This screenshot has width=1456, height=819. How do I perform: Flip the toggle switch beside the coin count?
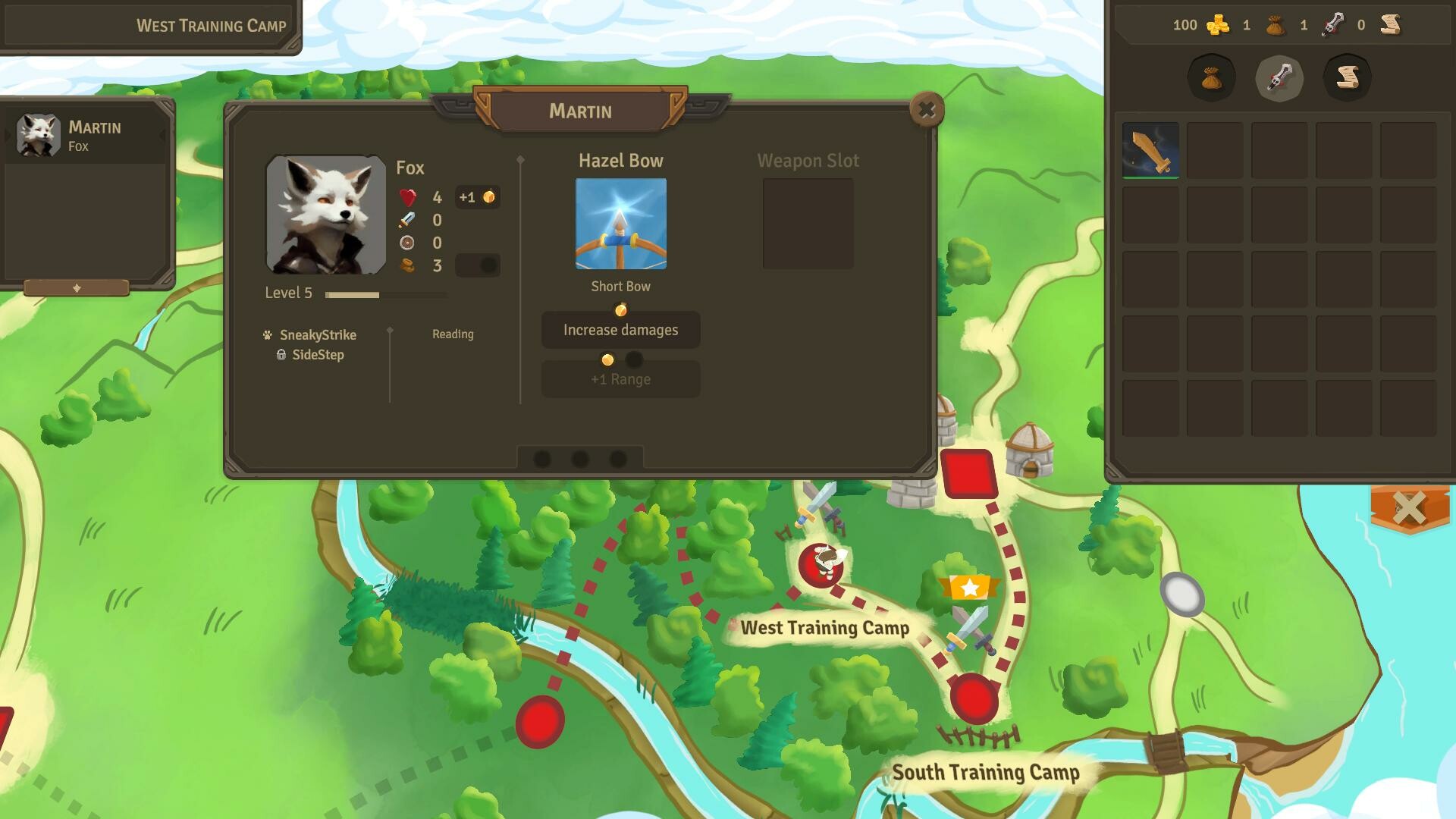click(x=478, y=265)
